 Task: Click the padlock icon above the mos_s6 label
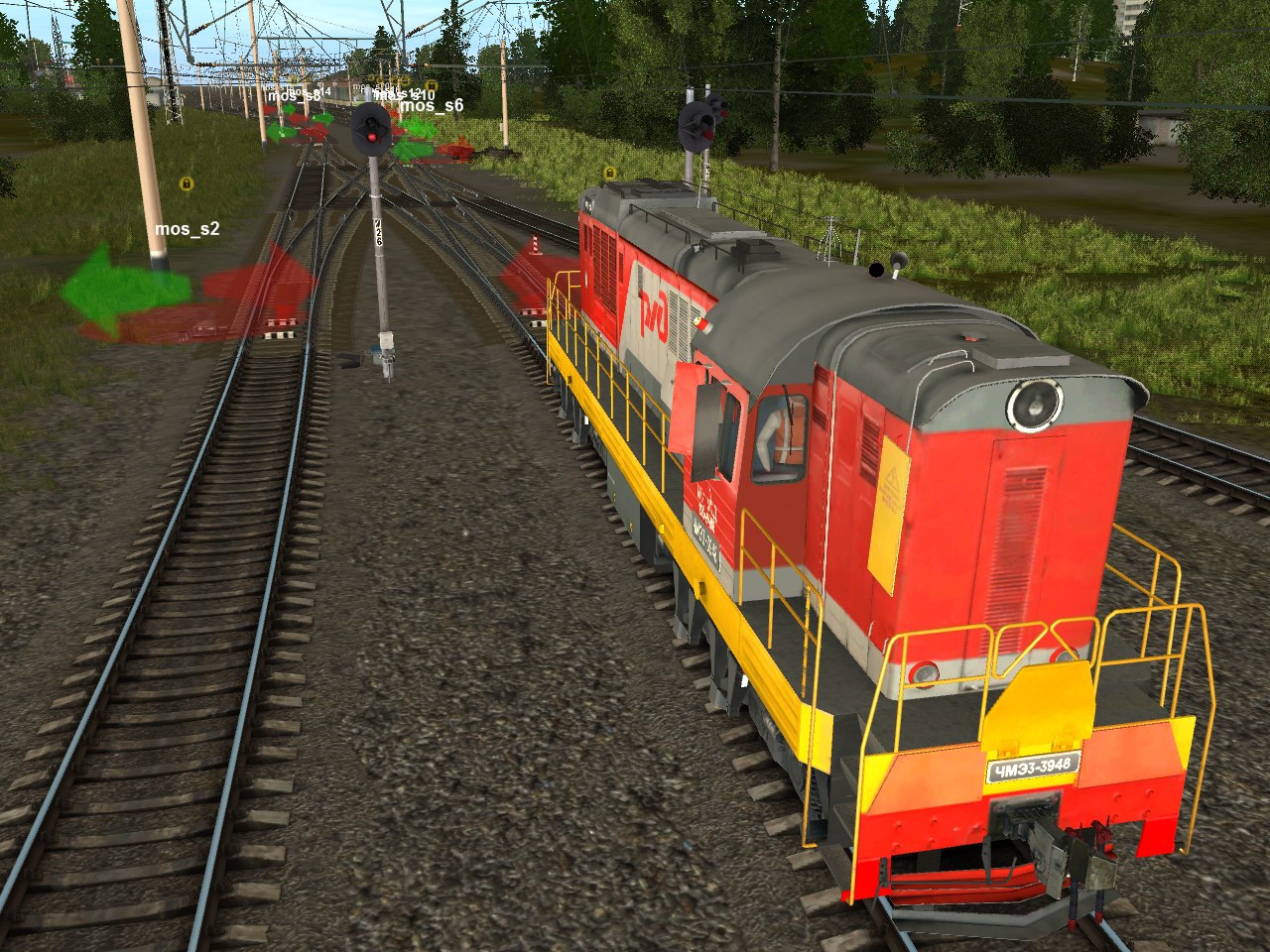pyautogui.click(x=431, y=86)
